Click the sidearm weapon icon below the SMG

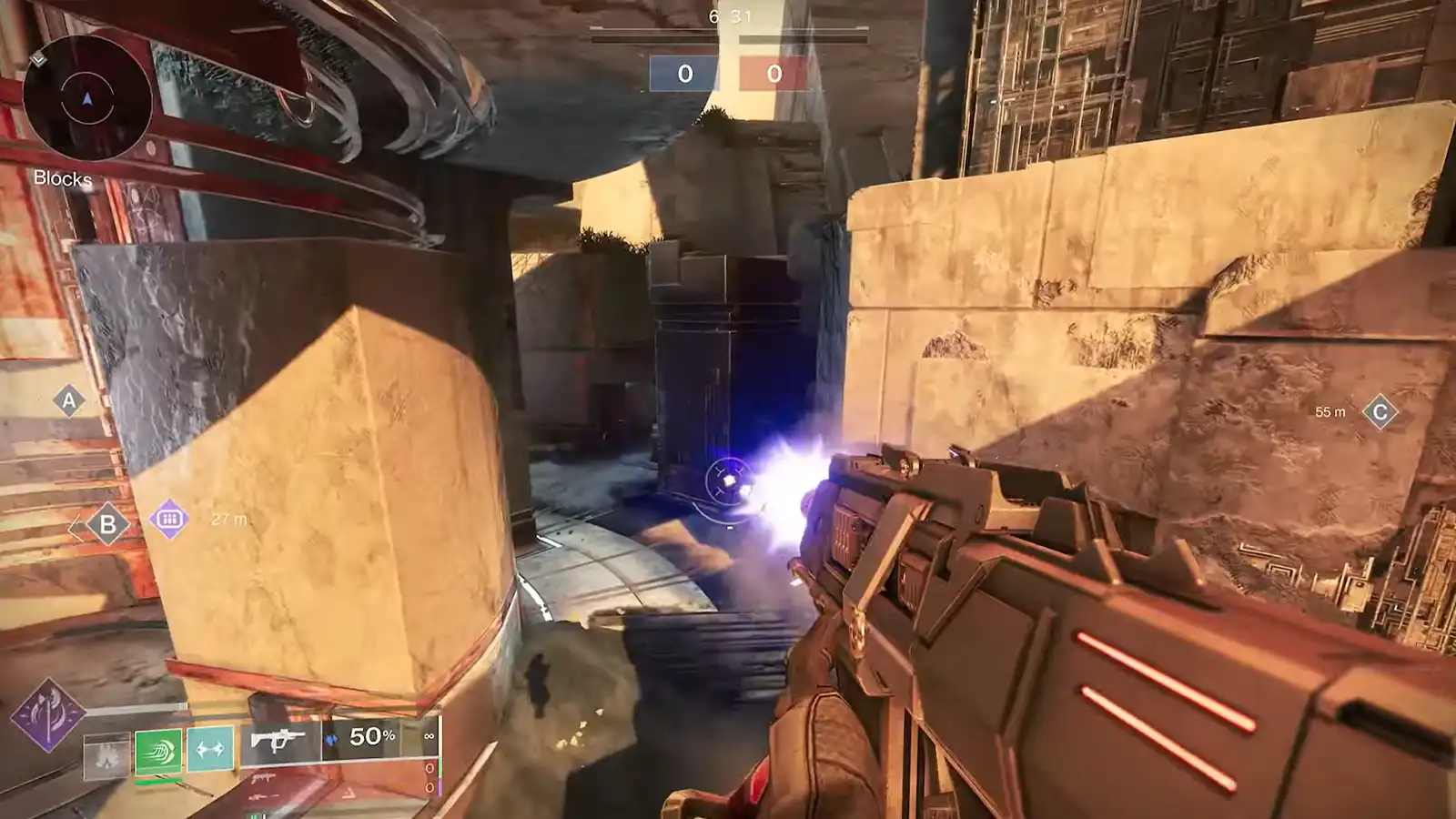(263, 779)
